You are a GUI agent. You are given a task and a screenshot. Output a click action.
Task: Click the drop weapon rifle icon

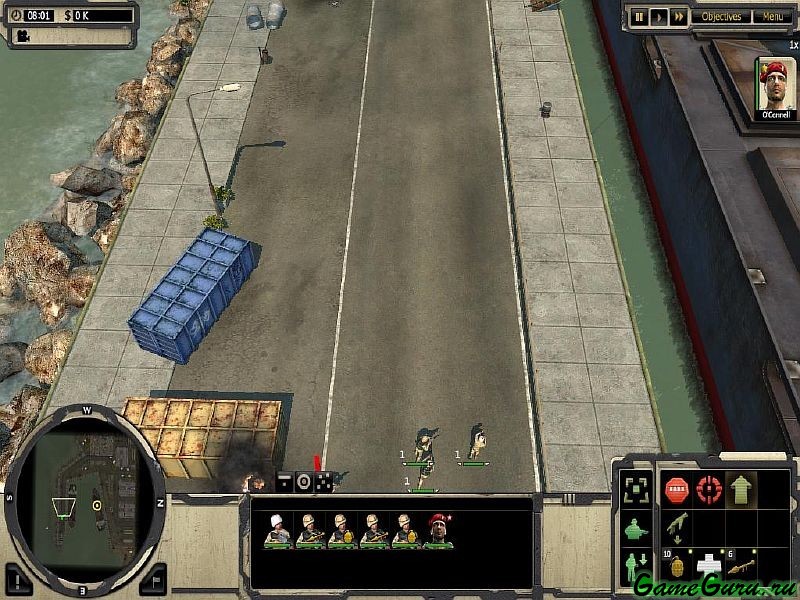tap(677, 528)
